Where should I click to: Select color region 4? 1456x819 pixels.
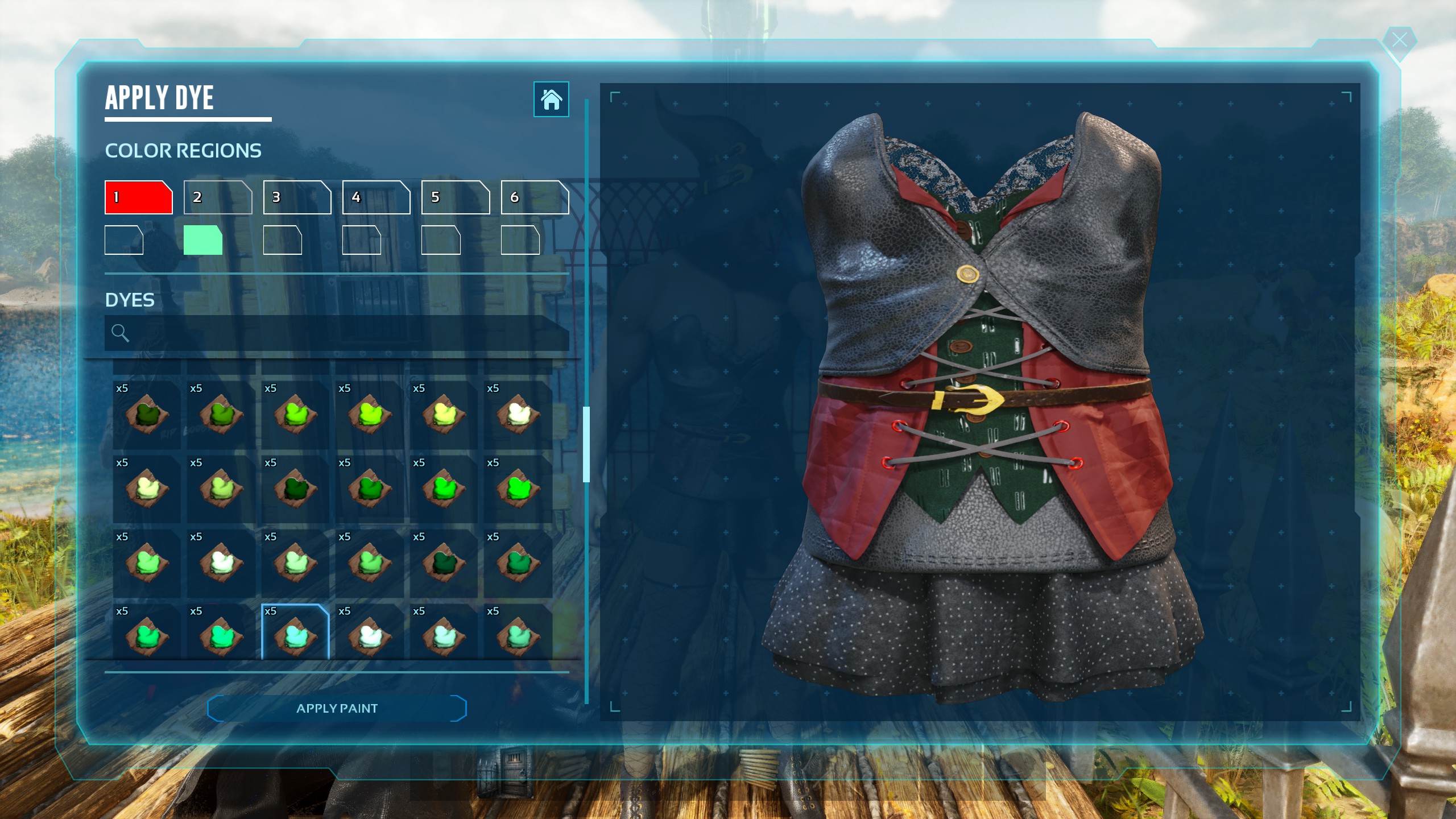point(376,197)
